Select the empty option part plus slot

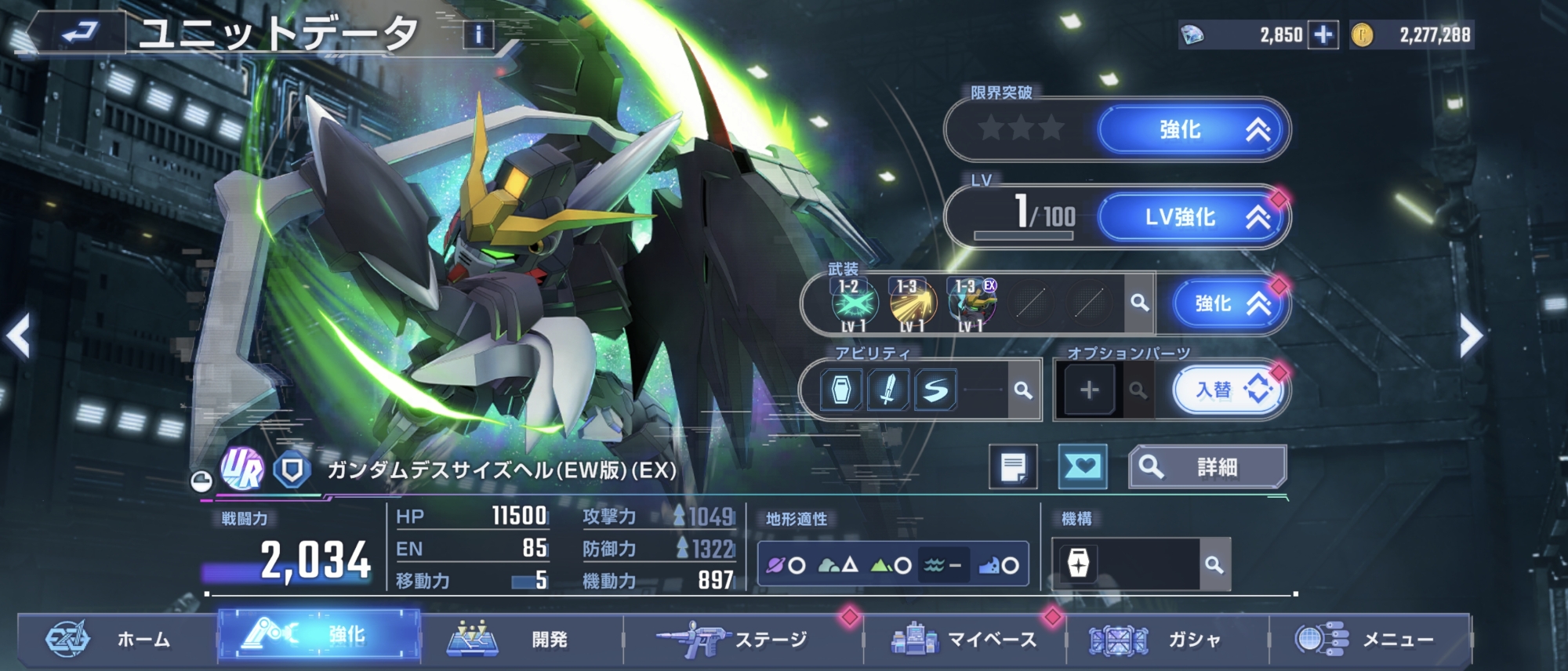coord(1088,390)
